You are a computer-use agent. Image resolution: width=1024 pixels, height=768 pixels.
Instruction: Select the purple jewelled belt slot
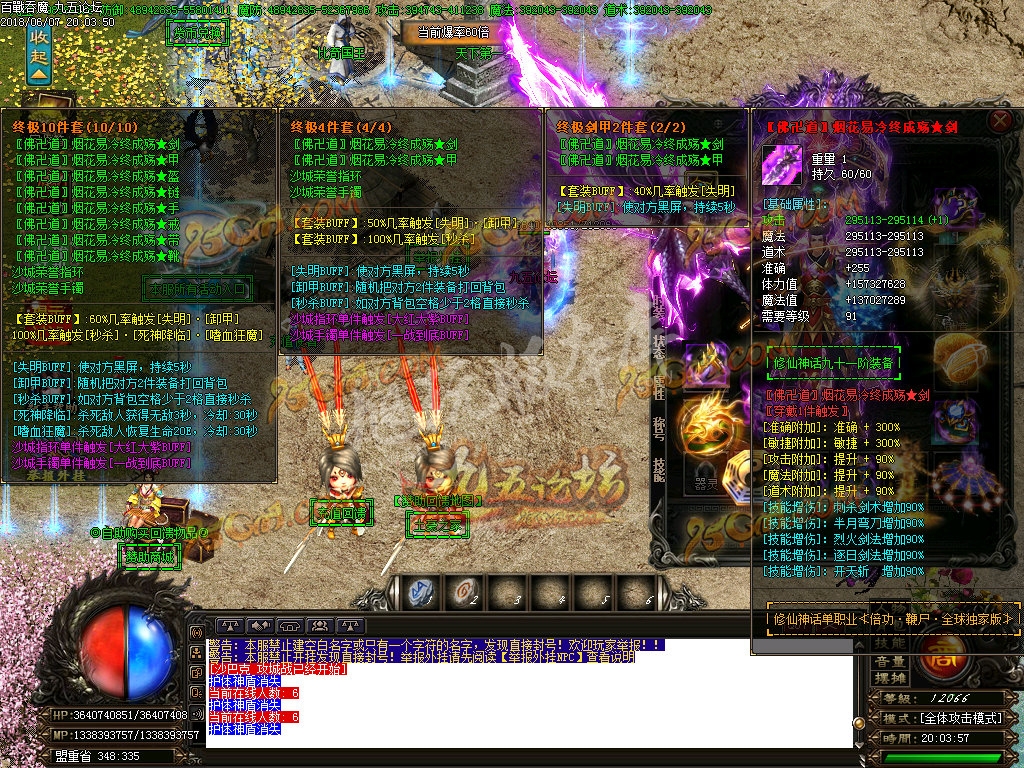click(x=957, y=420)
